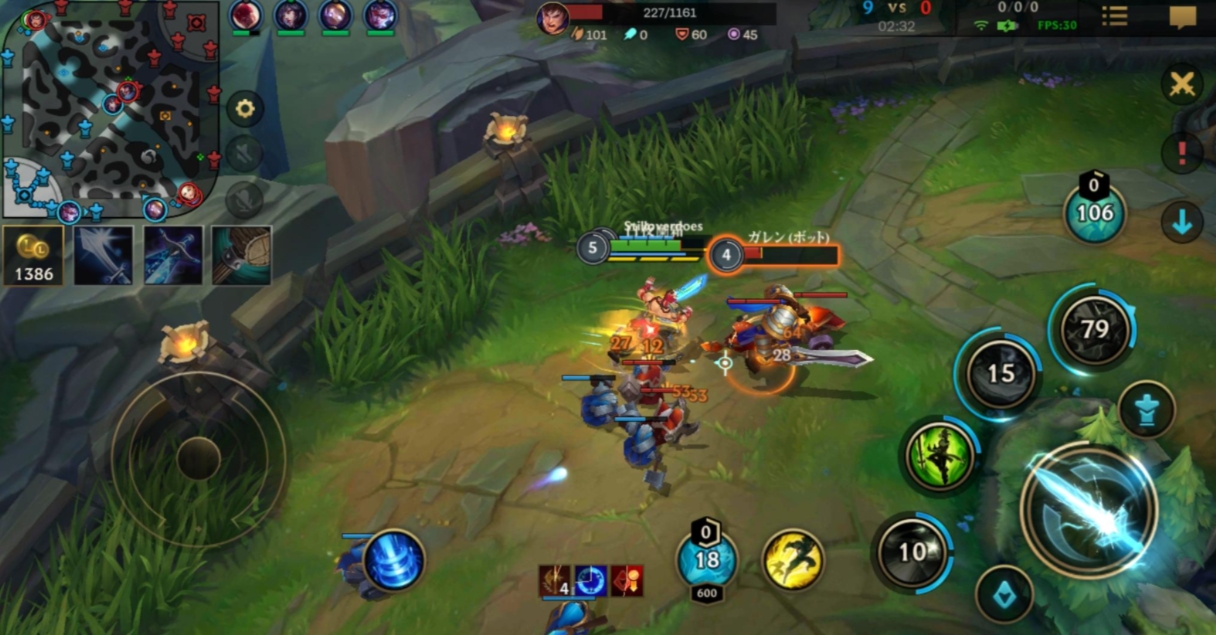Open the chat speech bubble
Viewport: 1216px width, 635px height.
tap(1182, 16)
